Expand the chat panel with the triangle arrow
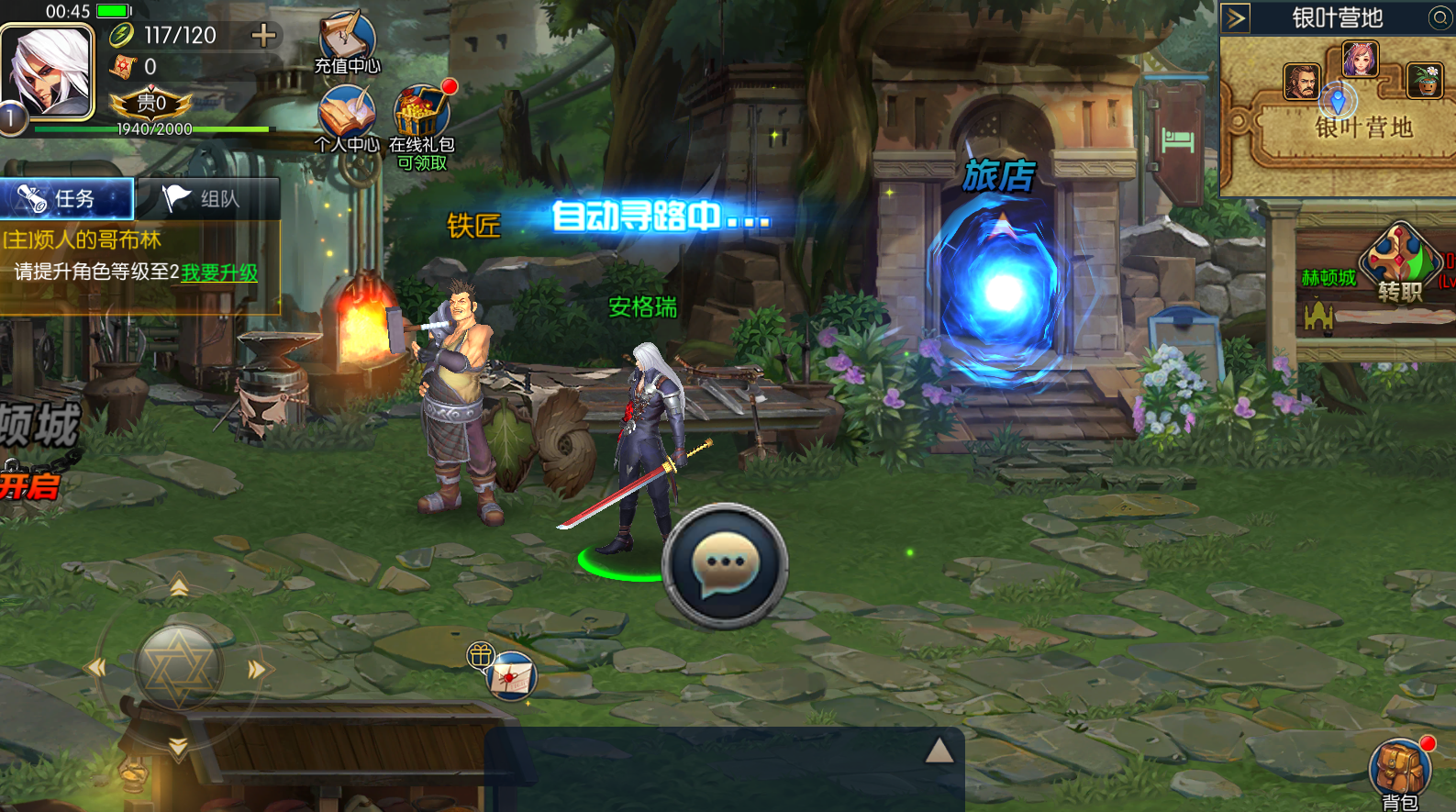This screenshot has width=1456, height=812. pos(939,752)
